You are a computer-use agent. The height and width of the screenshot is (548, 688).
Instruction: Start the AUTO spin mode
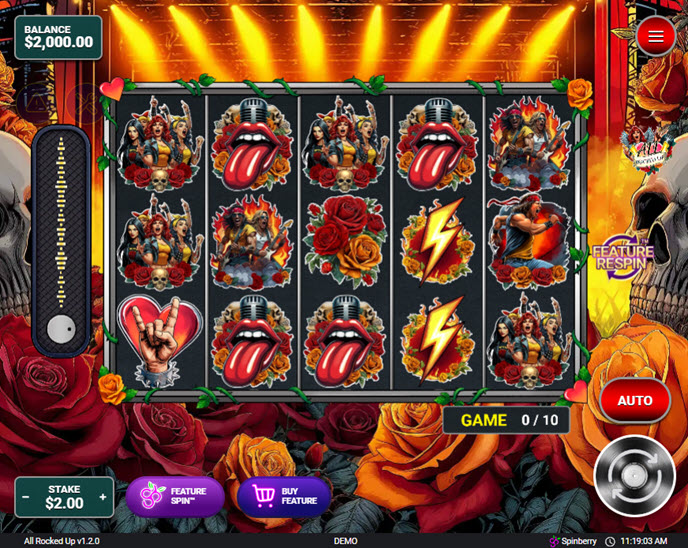pyautogui.click(x=635, y=400)
